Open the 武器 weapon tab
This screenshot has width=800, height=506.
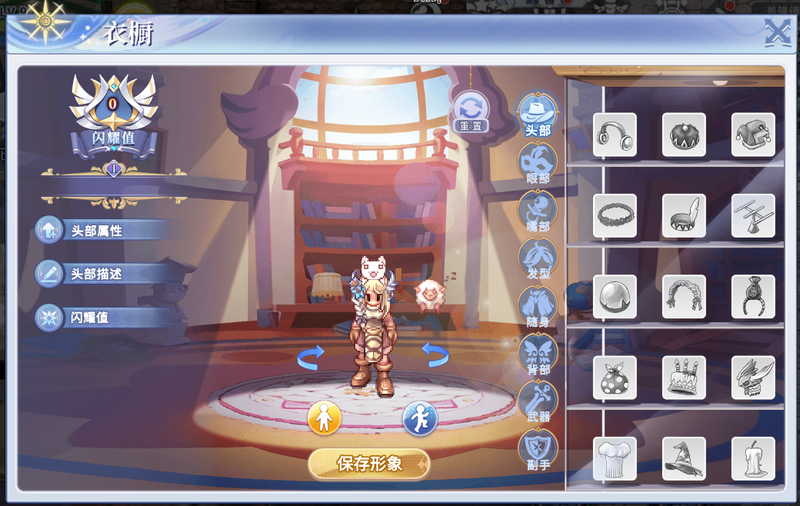coord(538,400)
